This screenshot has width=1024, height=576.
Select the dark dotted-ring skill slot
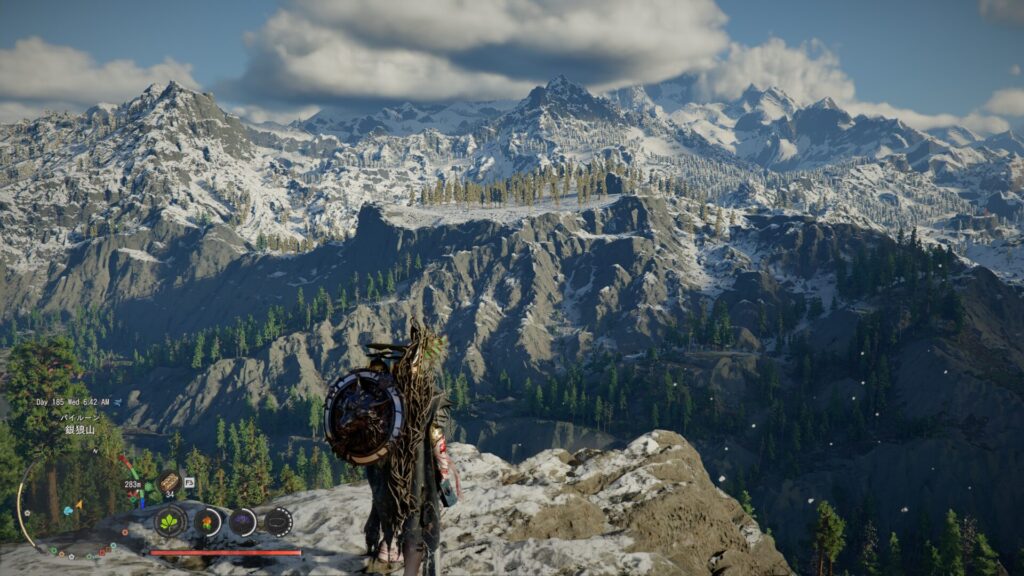coord(278,521)
